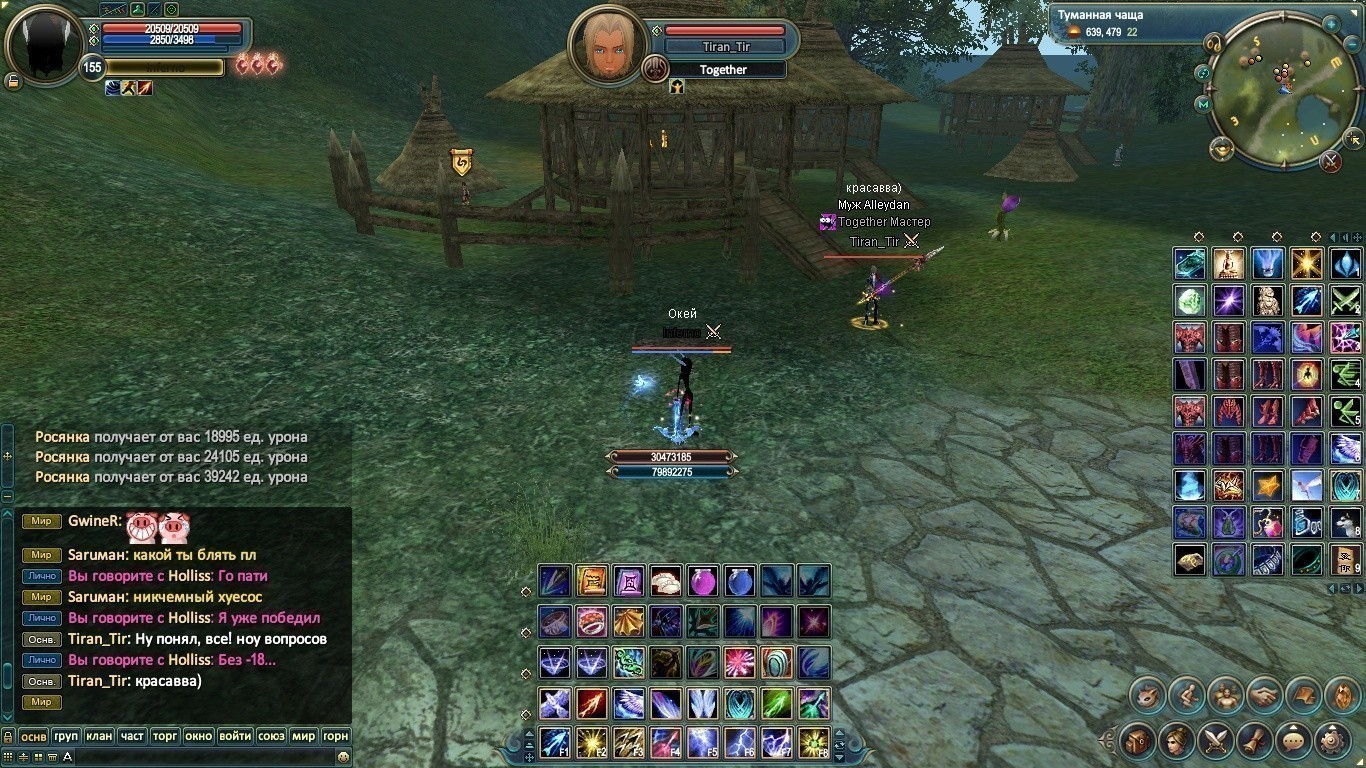Use the purple potion flask slot
This screenshot has width=1366, height=768.
click(702, 581)
